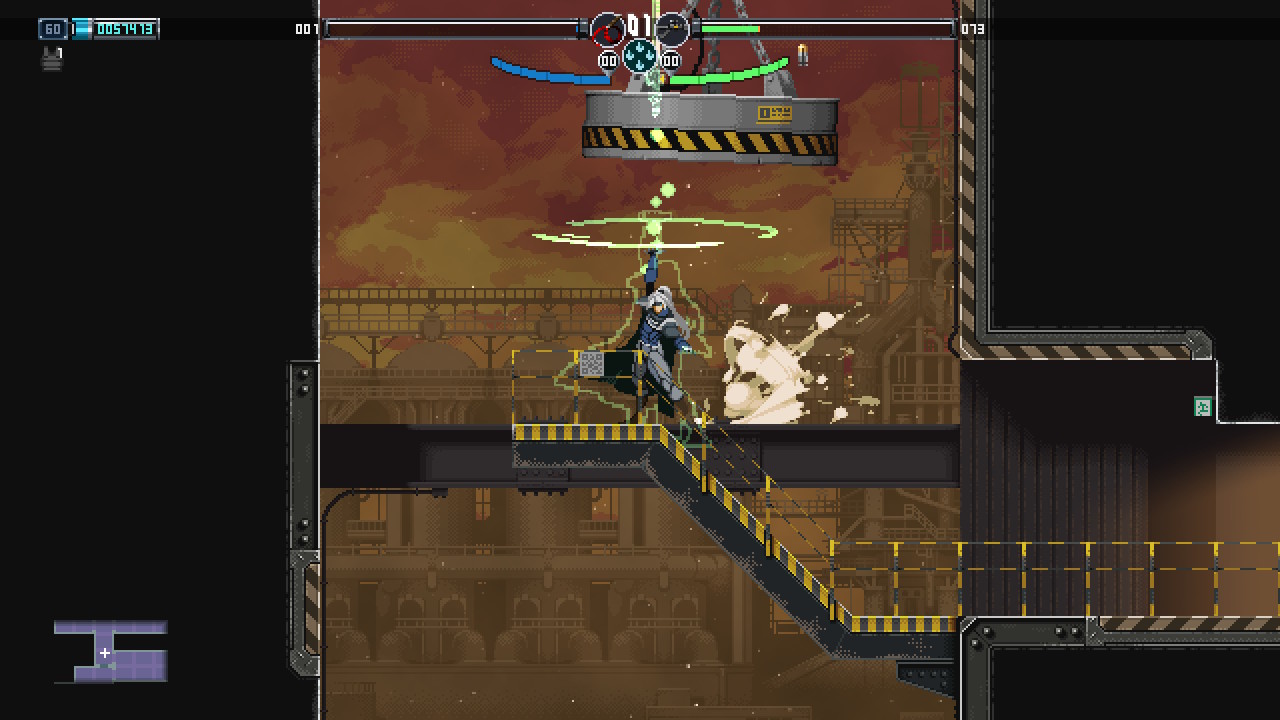Image resolution: width=1280 pixels, height=720 pixels.
Task: Open the purple room minimap
Action: click(111, 651)
